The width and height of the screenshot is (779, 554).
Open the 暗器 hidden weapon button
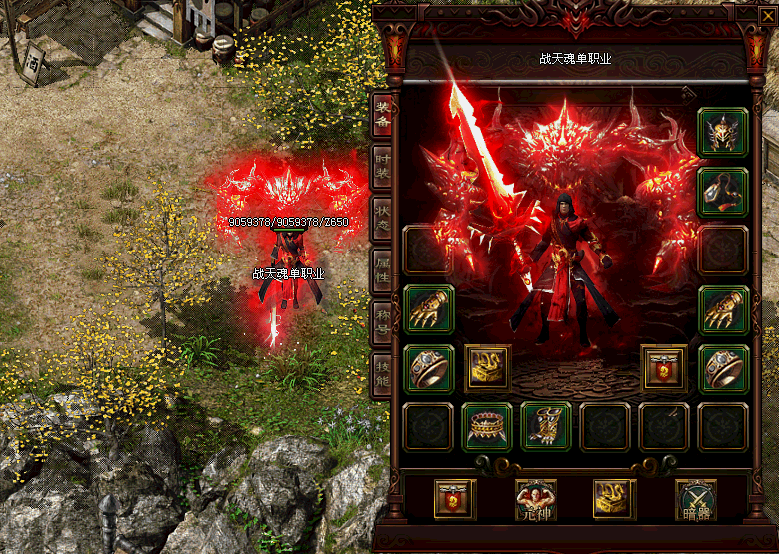696,499
